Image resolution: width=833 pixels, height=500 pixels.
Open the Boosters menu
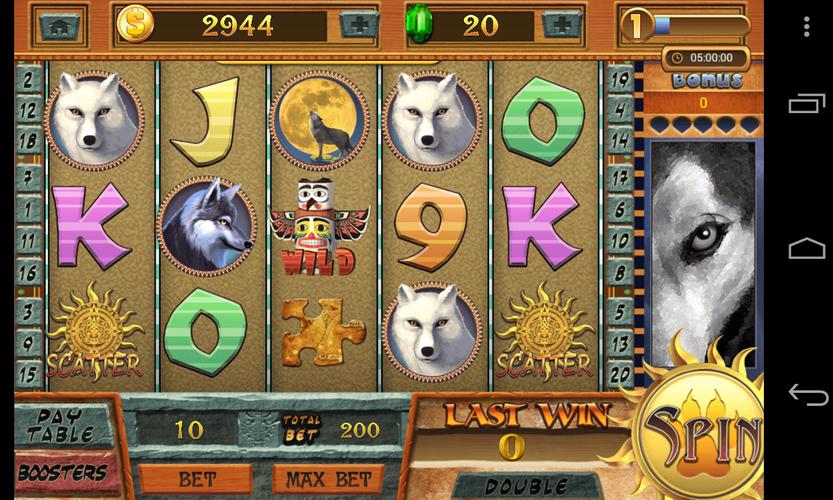point(63,471)
